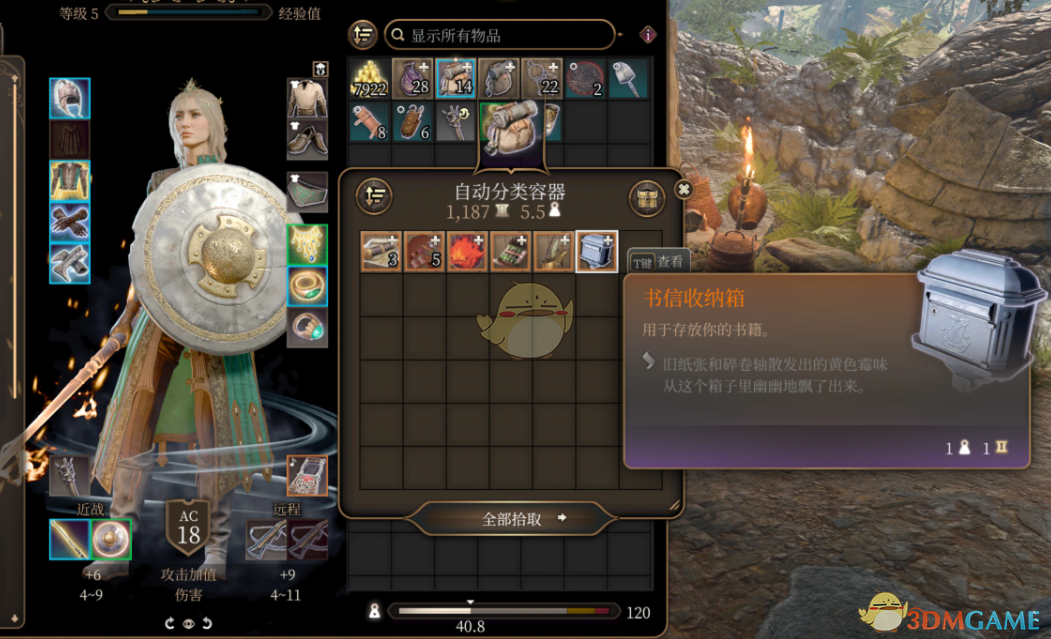
Task: Select the equipped helmet slot
Action: click(70, 98)
